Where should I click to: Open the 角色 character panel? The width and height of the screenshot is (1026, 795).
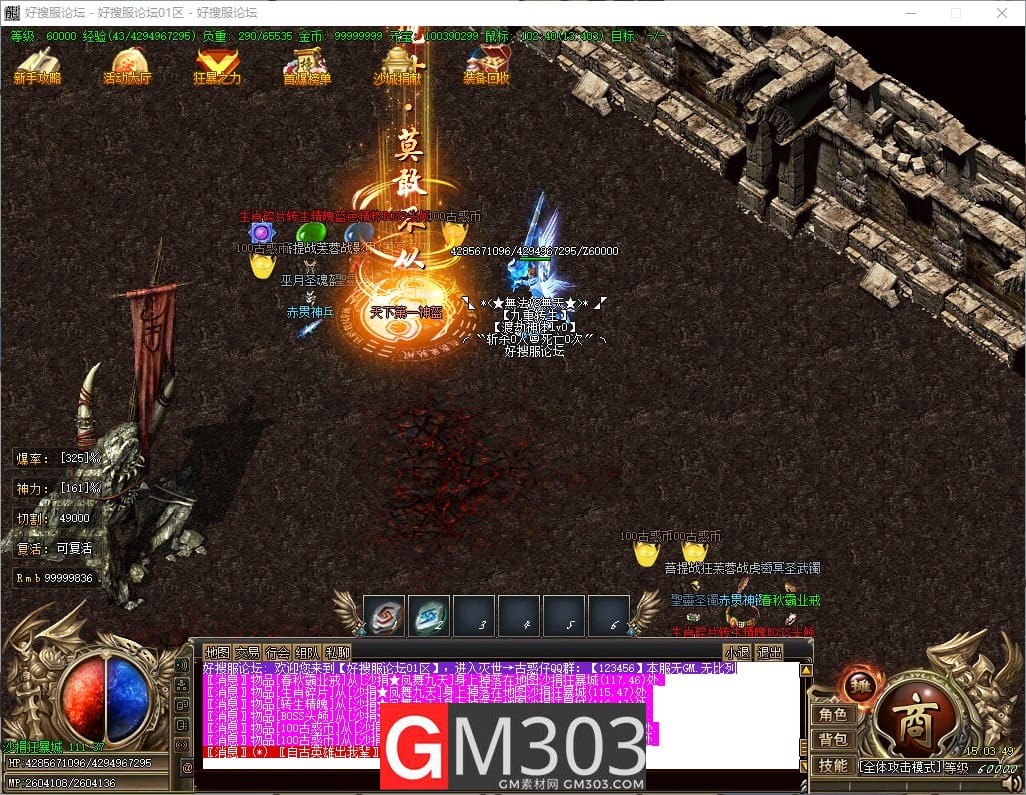point(832,714)
